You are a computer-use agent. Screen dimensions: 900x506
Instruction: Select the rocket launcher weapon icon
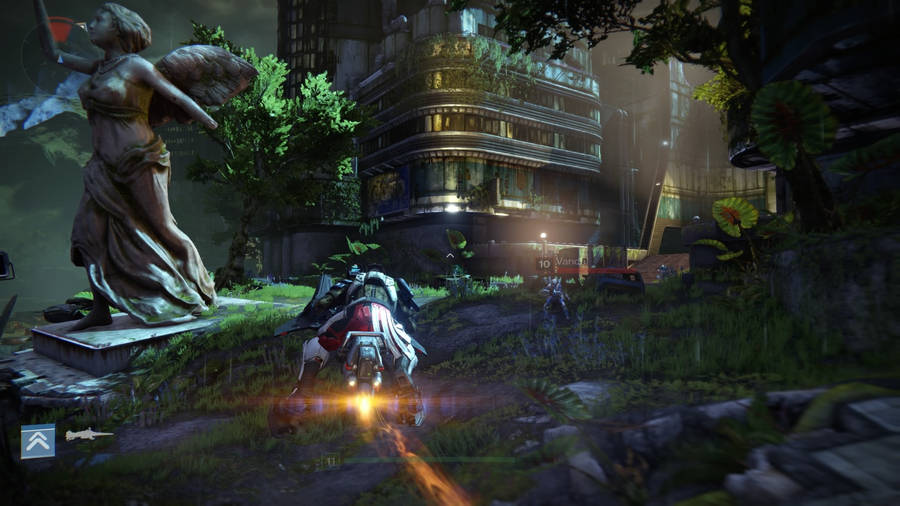(x=88, y=435)
